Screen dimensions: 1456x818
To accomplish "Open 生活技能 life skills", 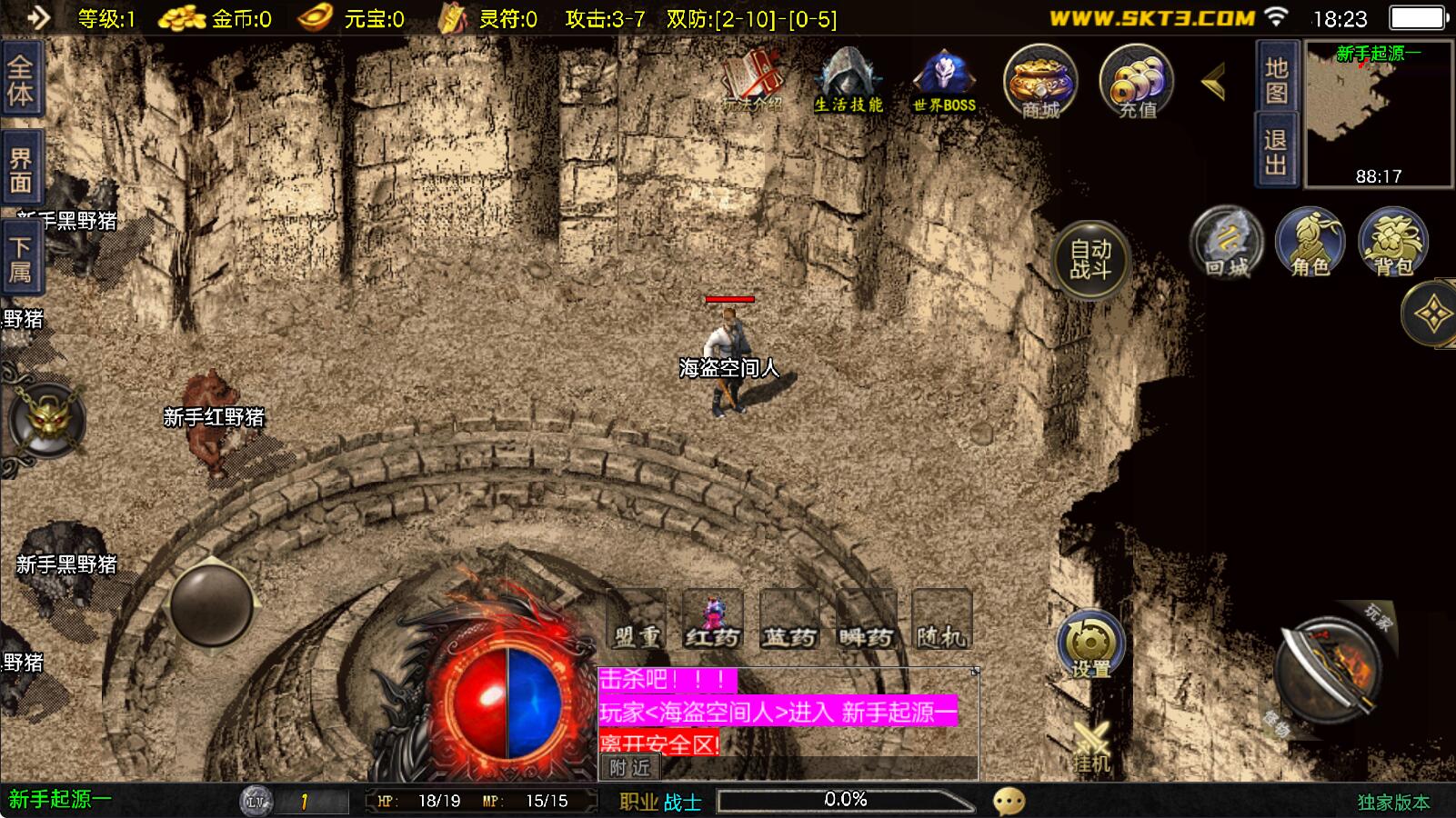I will tap(848, 80).
